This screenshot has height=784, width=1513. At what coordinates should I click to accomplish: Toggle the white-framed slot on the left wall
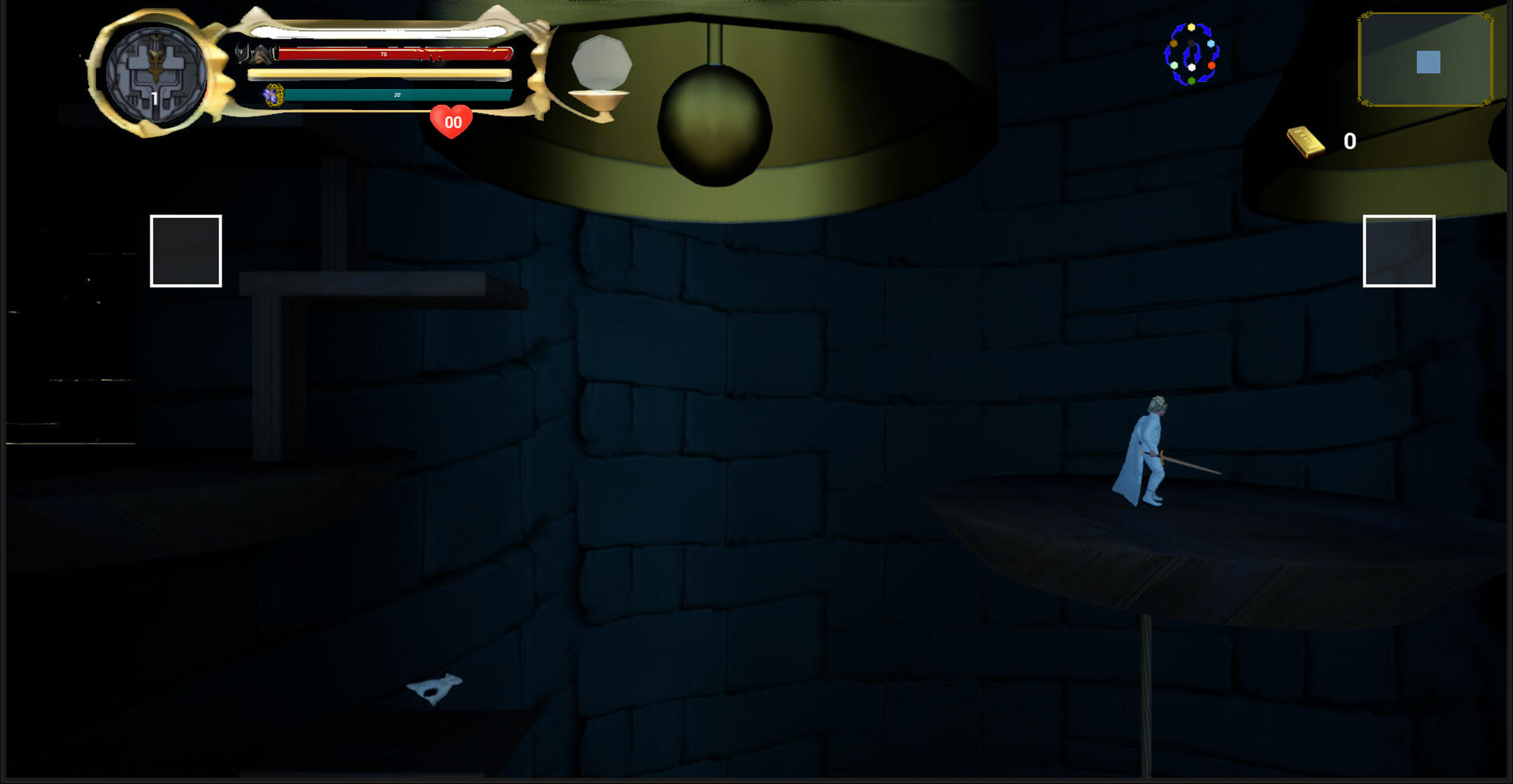[x=184, y=250]
